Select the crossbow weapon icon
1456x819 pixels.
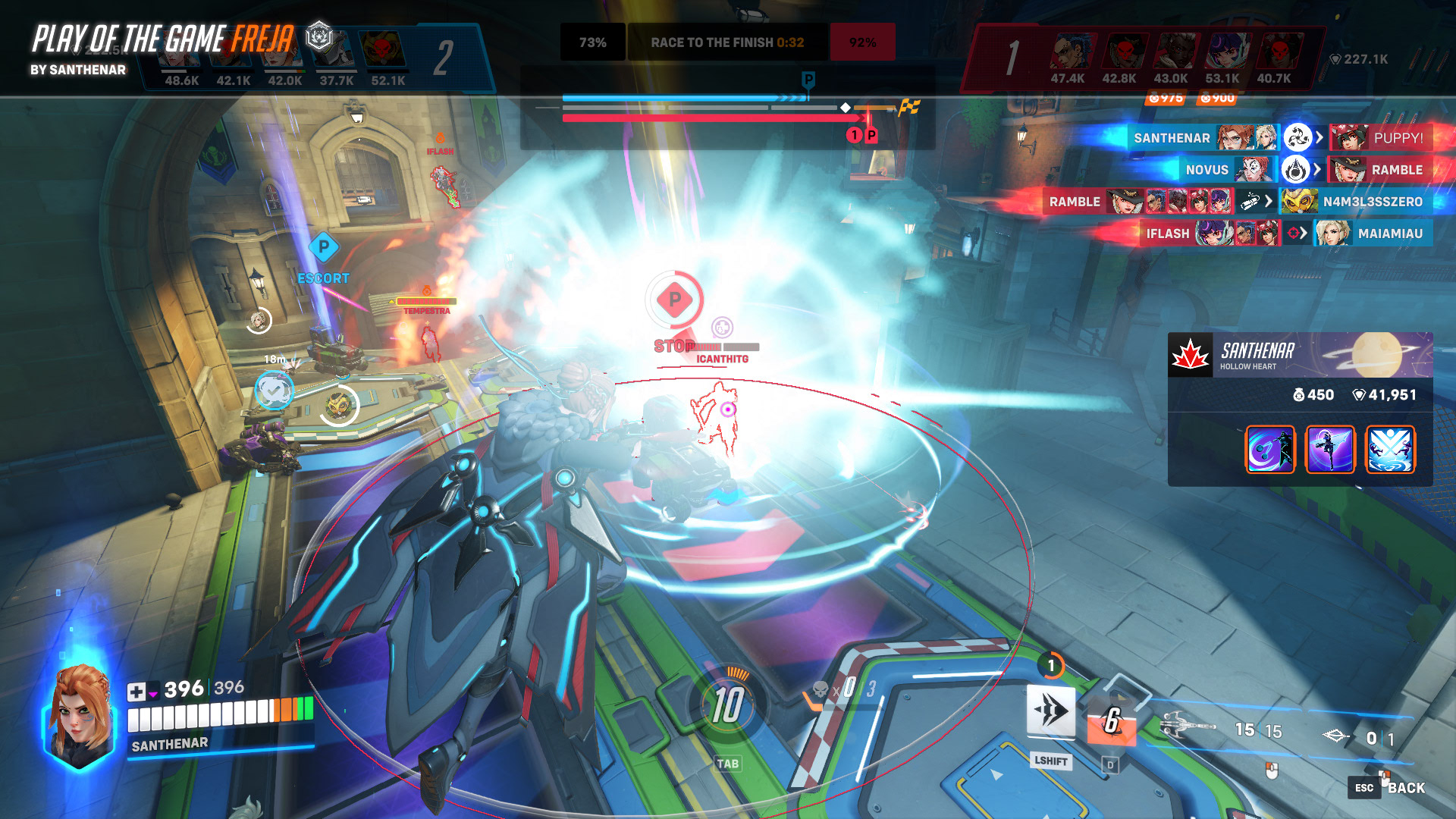click(x=1186, y=727)
